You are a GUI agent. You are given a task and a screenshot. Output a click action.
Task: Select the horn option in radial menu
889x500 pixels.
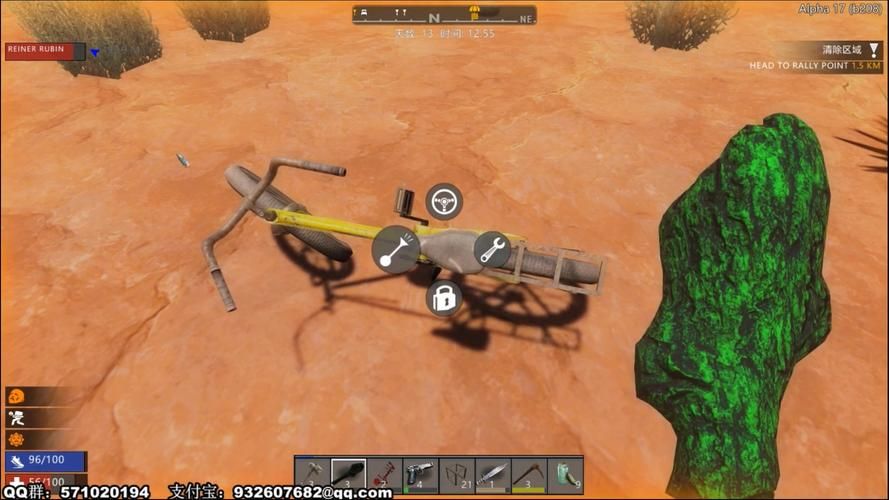coord(395,250)
